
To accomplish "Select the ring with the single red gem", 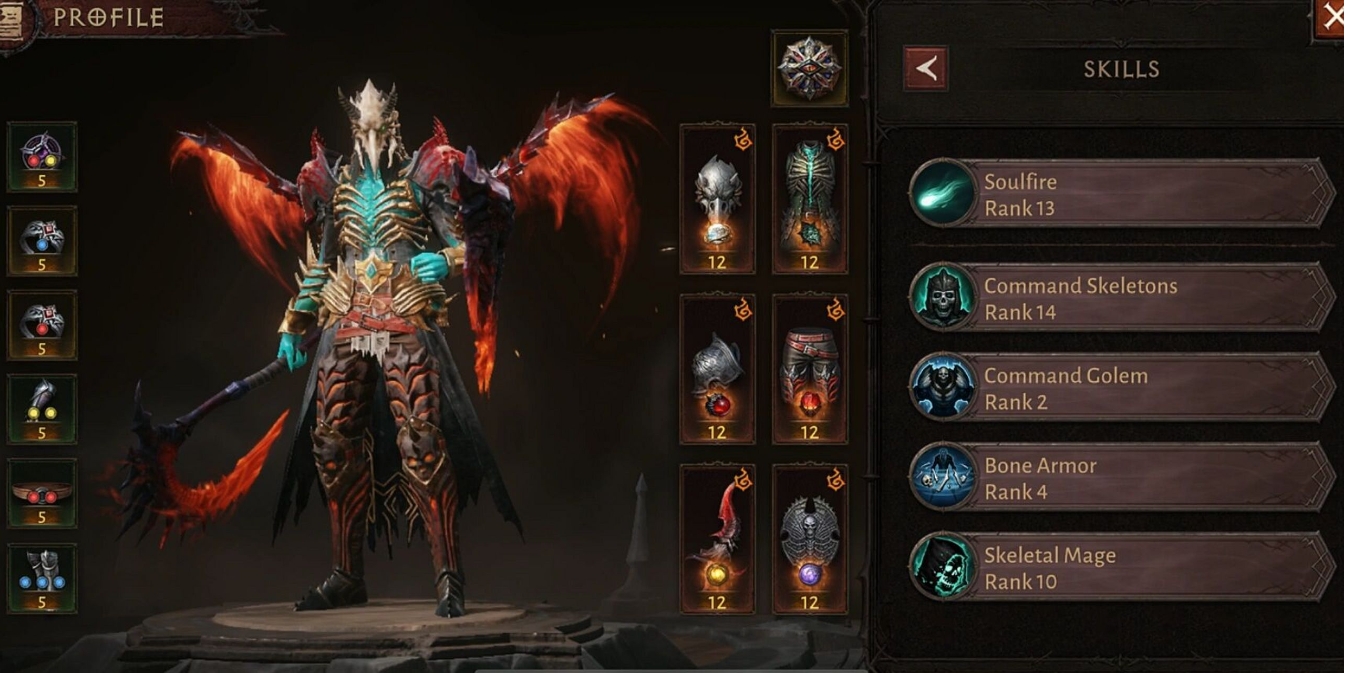I will coord(42,325).
